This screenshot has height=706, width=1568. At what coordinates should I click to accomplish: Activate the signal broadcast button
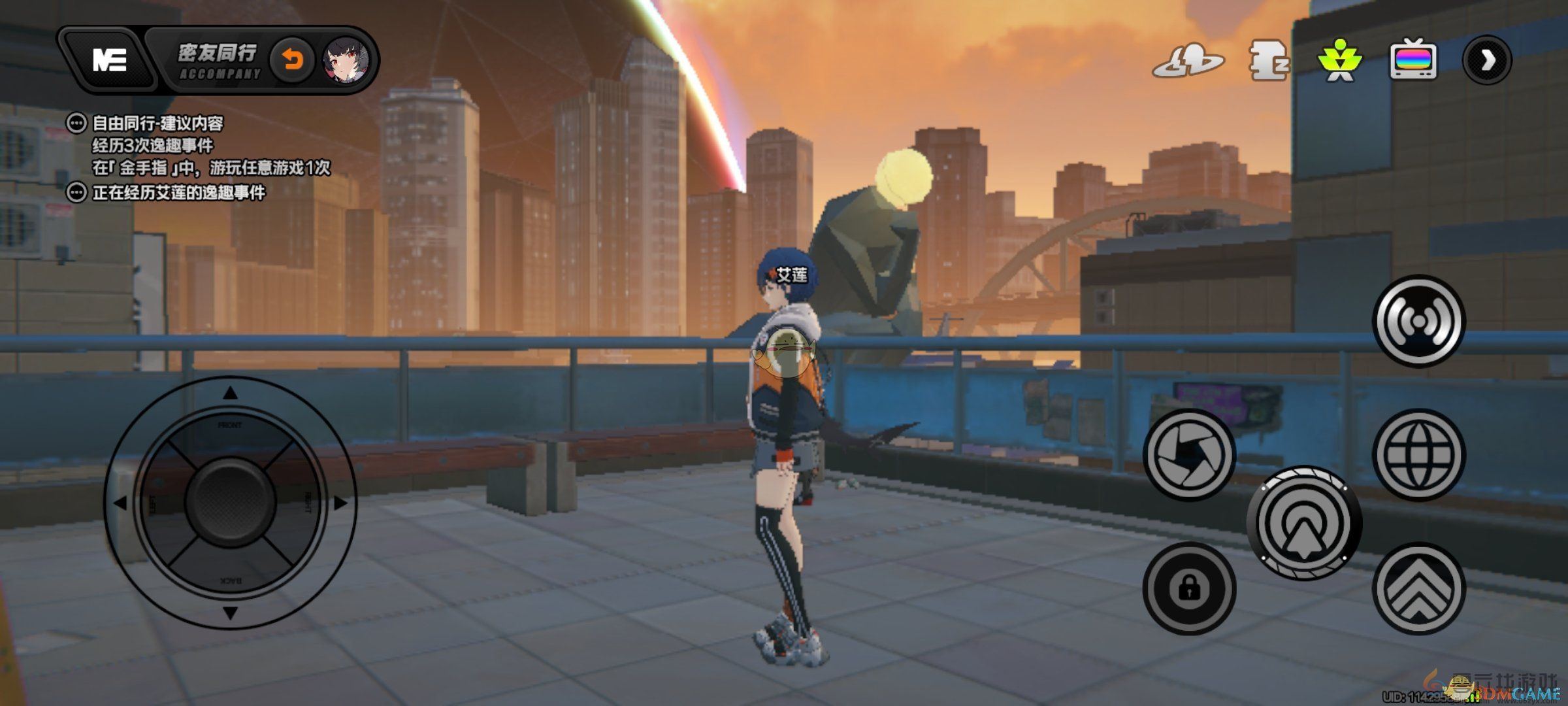click(1418, 321)
